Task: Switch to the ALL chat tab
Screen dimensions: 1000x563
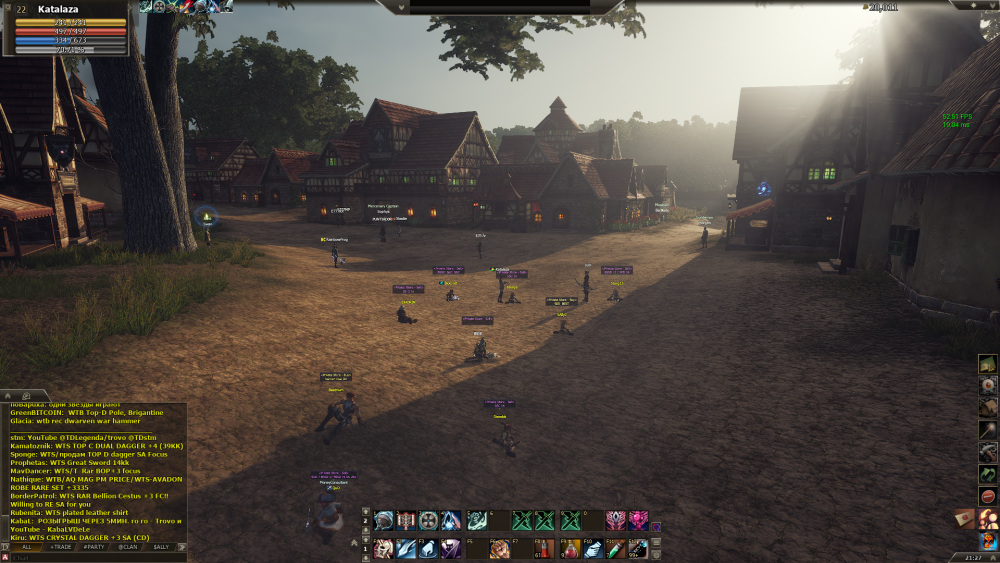Action: [27, 547]
